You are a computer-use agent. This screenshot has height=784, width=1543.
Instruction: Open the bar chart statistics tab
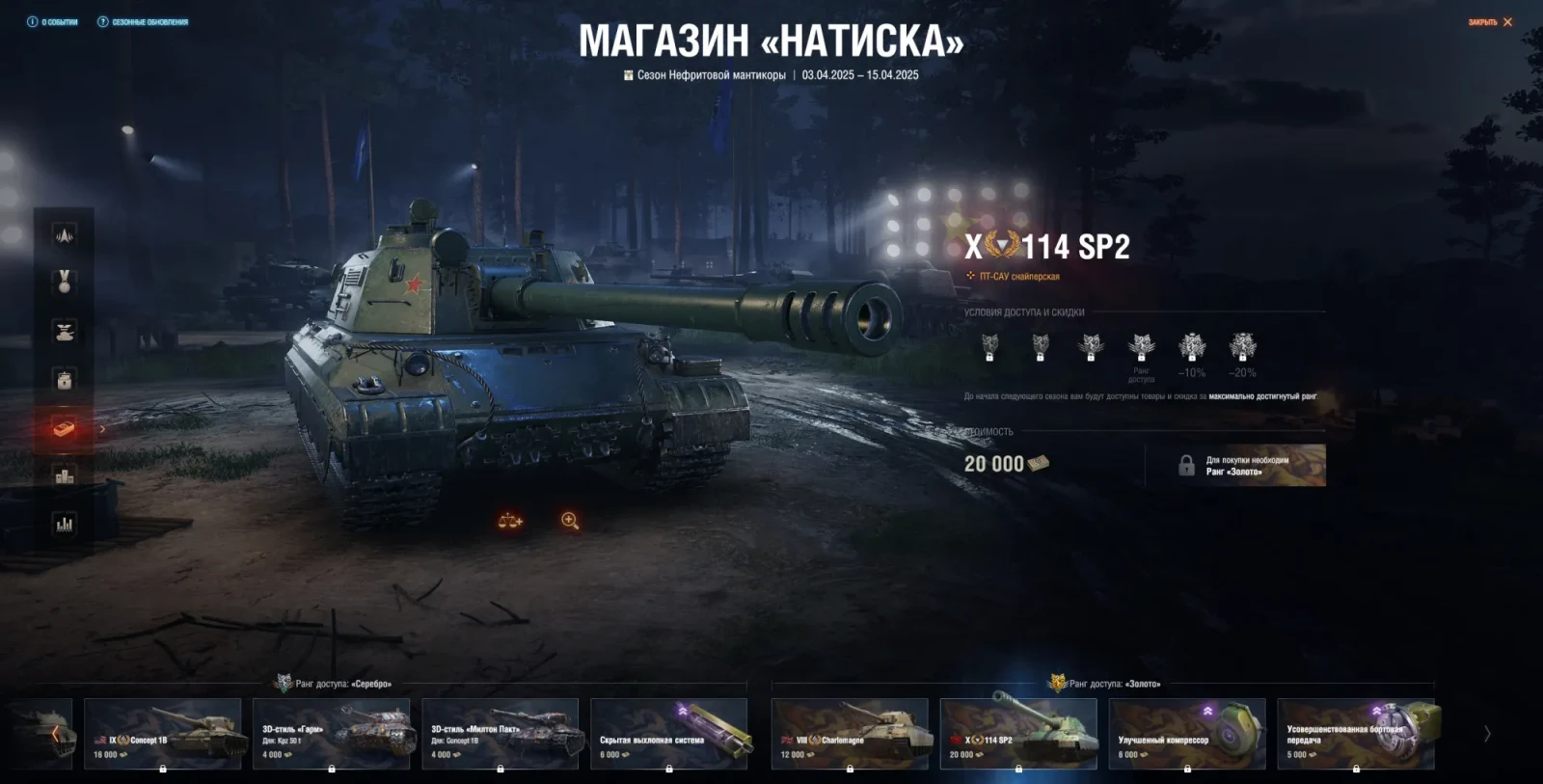[x=64, y=524]
